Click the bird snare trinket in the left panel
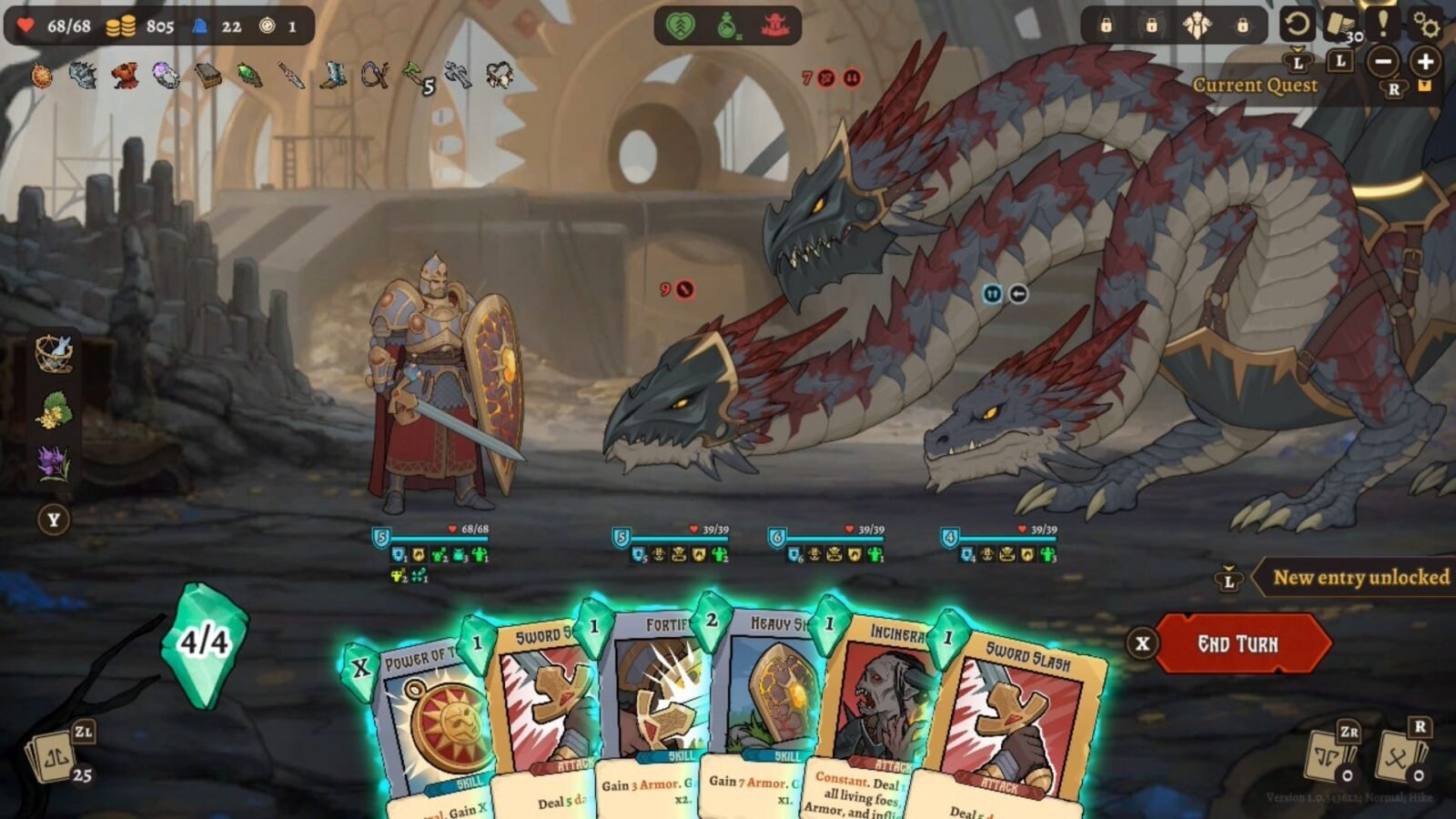Image resolution: width=1456 pixels, height=819 pixels. 53,355
